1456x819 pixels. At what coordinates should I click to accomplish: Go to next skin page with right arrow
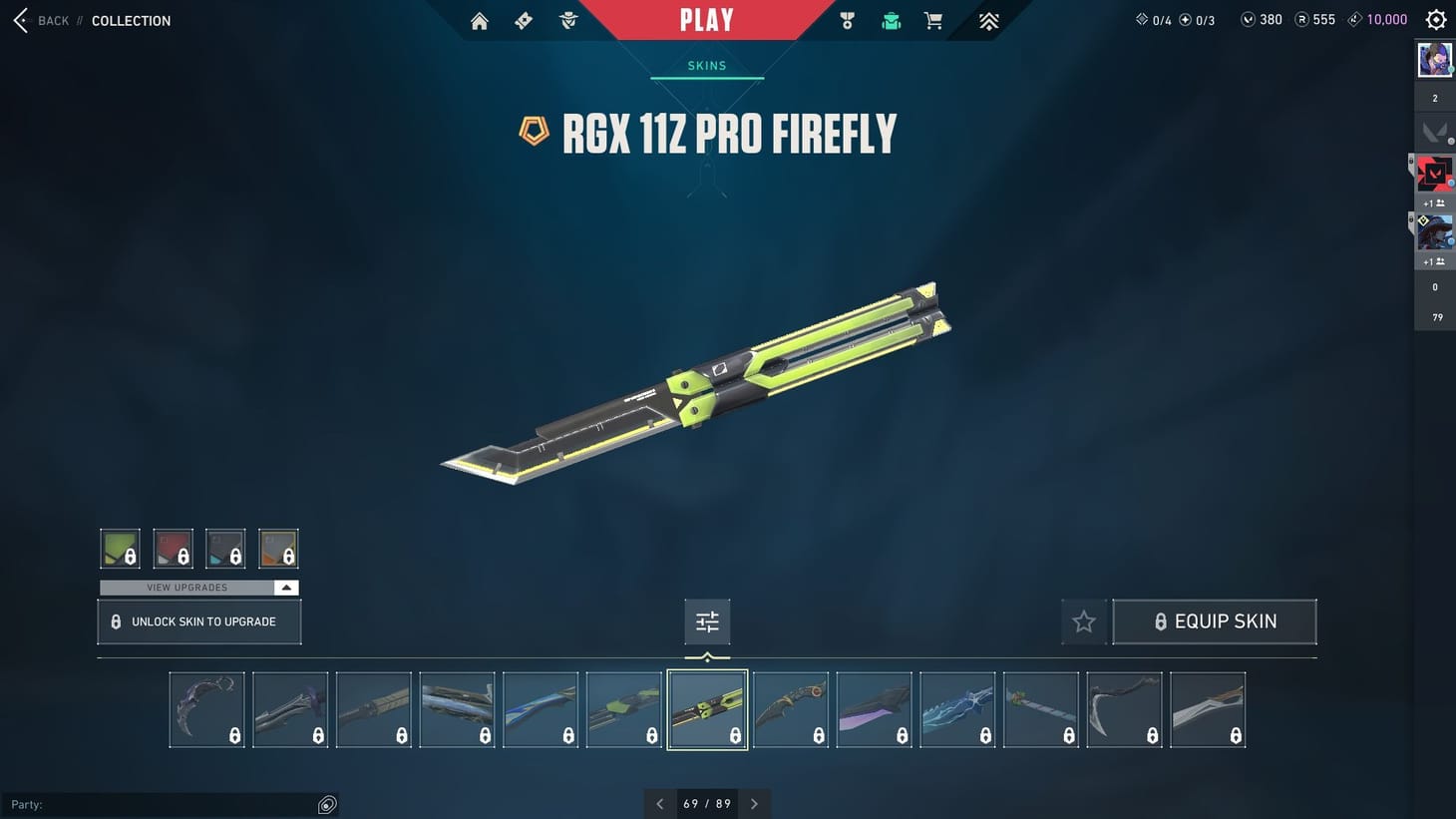[754, 803]
